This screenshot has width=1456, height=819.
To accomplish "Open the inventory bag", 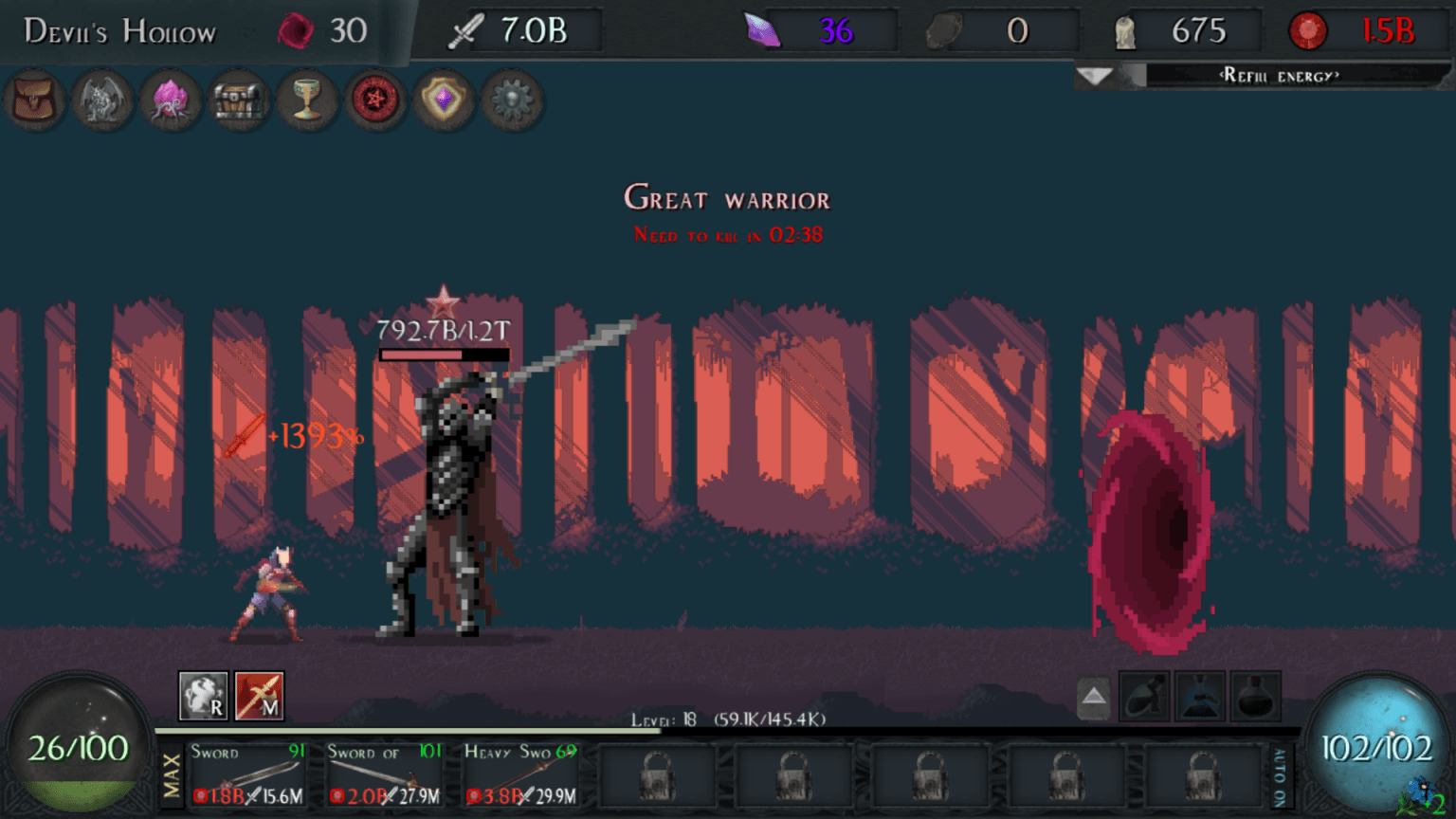I will [x=35, y=101].
